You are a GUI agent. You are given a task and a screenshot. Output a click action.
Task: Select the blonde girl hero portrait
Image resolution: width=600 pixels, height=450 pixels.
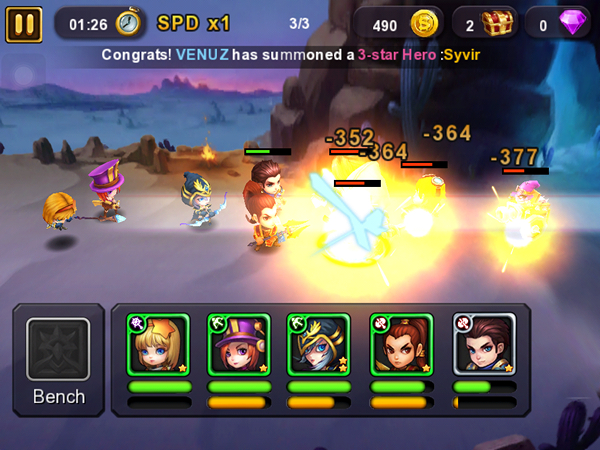(159, 344)
